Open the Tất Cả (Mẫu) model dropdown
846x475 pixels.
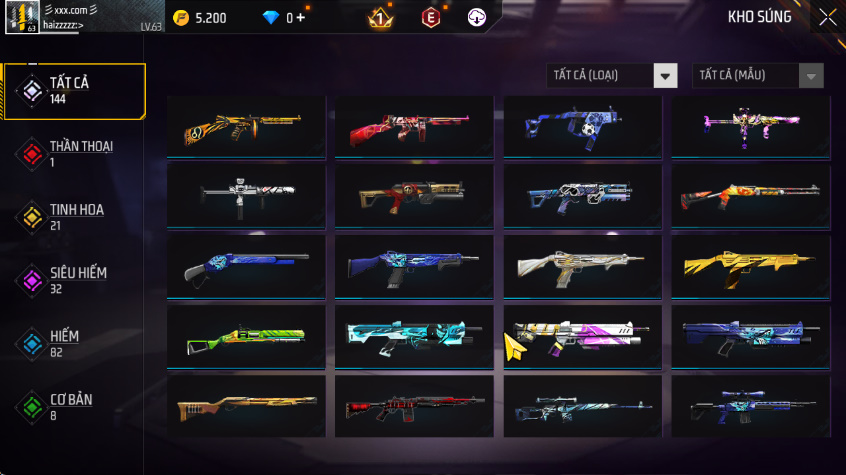758,76
